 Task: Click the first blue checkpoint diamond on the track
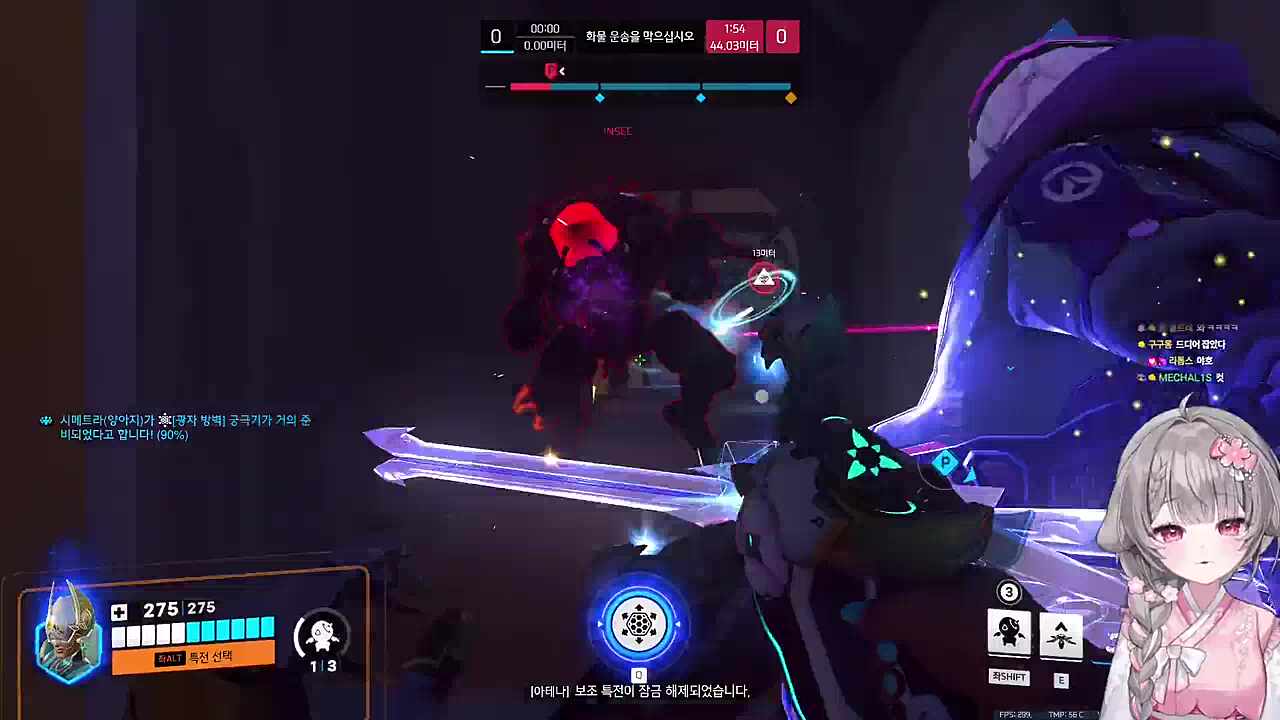coord(600,97)
